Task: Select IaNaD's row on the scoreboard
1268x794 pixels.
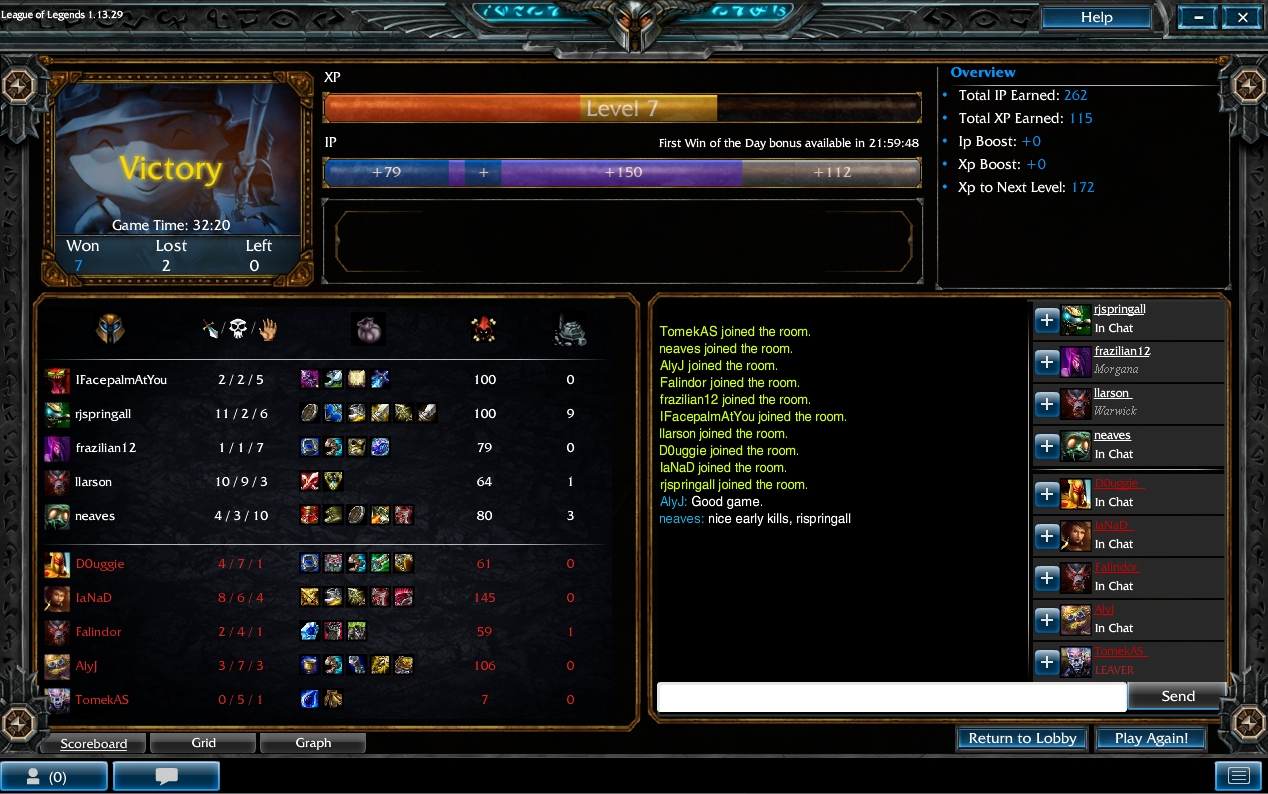Action: [x=94, y=598]
